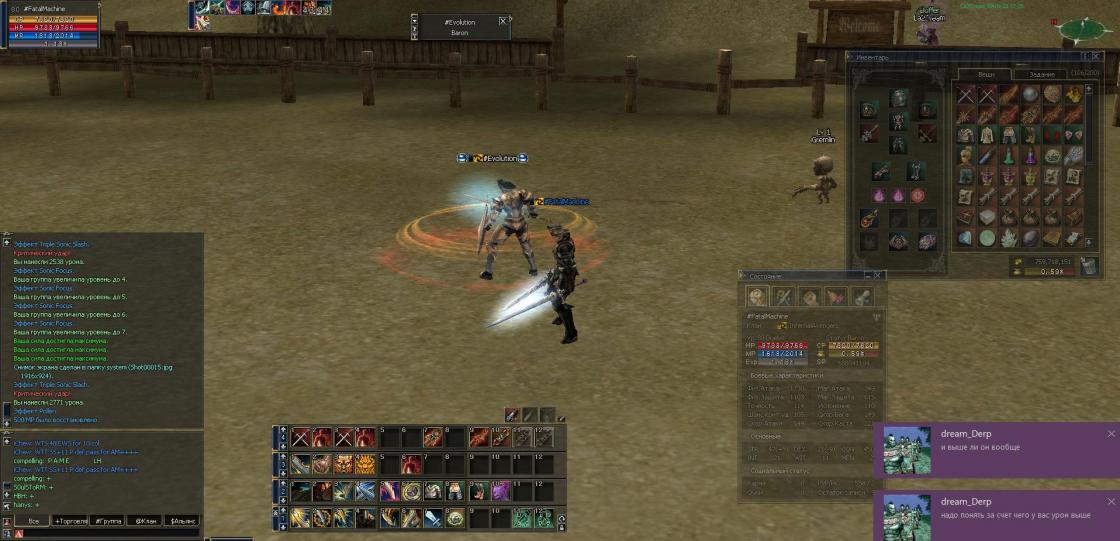
Task: Select the @Клан chat tab
Action: coord(145,521)
